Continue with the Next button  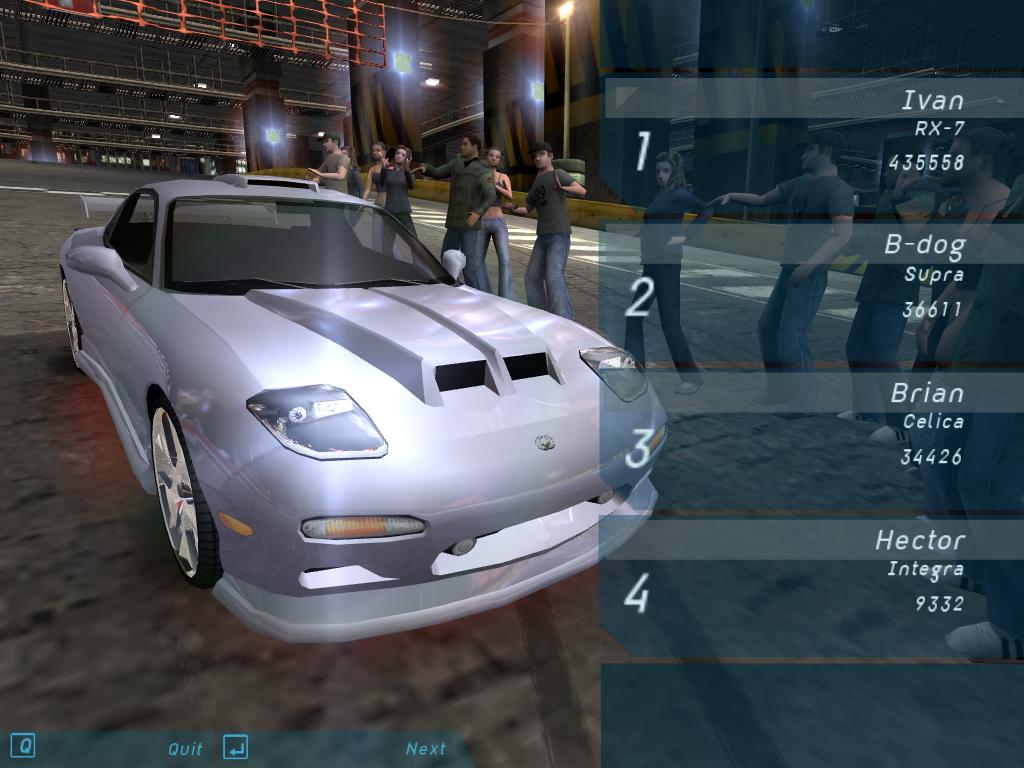426,748
